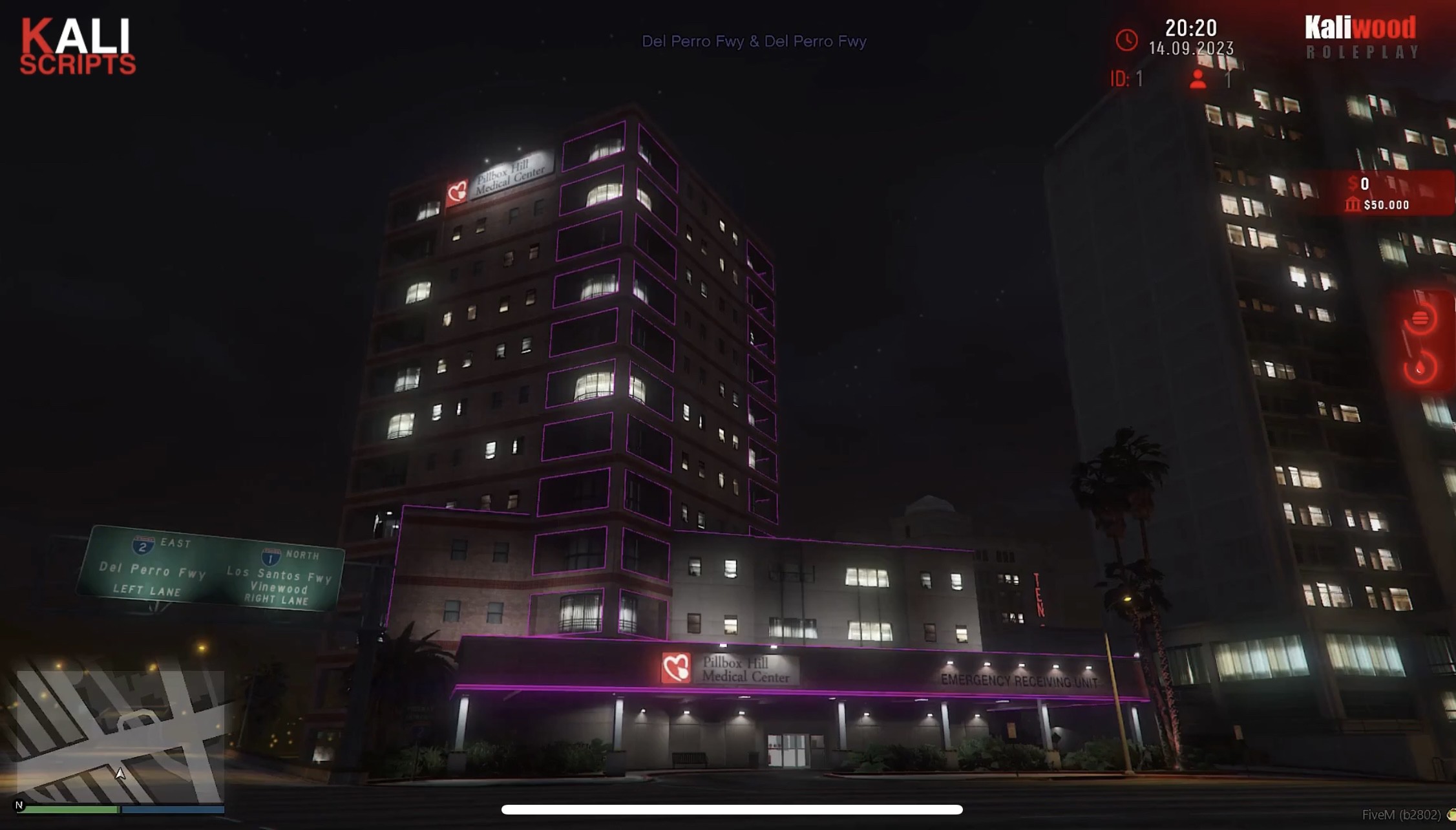Click the cash amount showing $0
Screen dimensions: 1456x830
[1364, 184]
